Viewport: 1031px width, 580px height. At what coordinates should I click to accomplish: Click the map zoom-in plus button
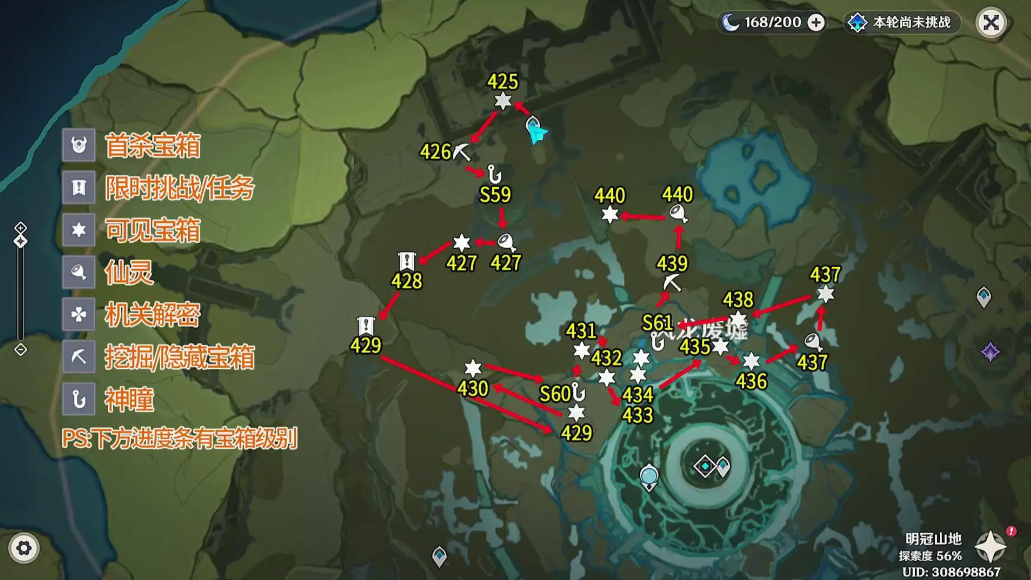click(21, 228)
